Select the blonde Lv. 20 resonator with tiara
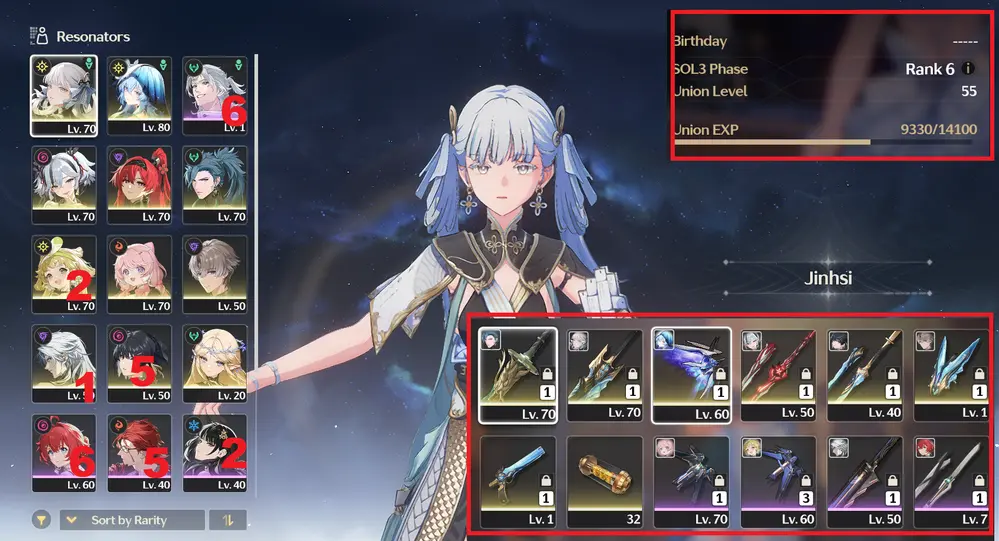This screenshot has height=541, width=999. [x=214, y=364]
